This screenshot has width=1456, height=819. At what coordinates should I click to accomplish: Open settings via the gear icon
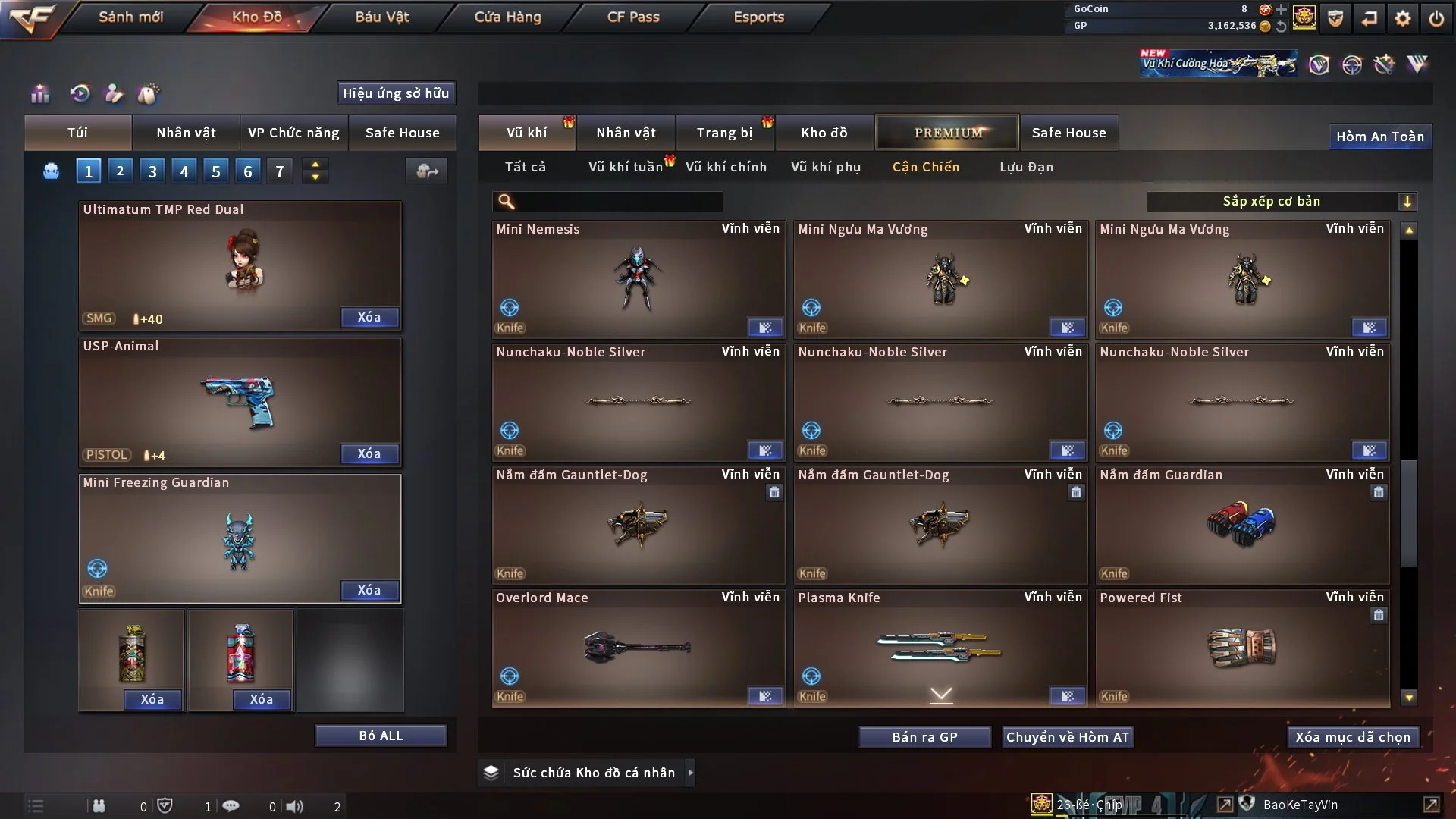click(x=1403, y=18)
